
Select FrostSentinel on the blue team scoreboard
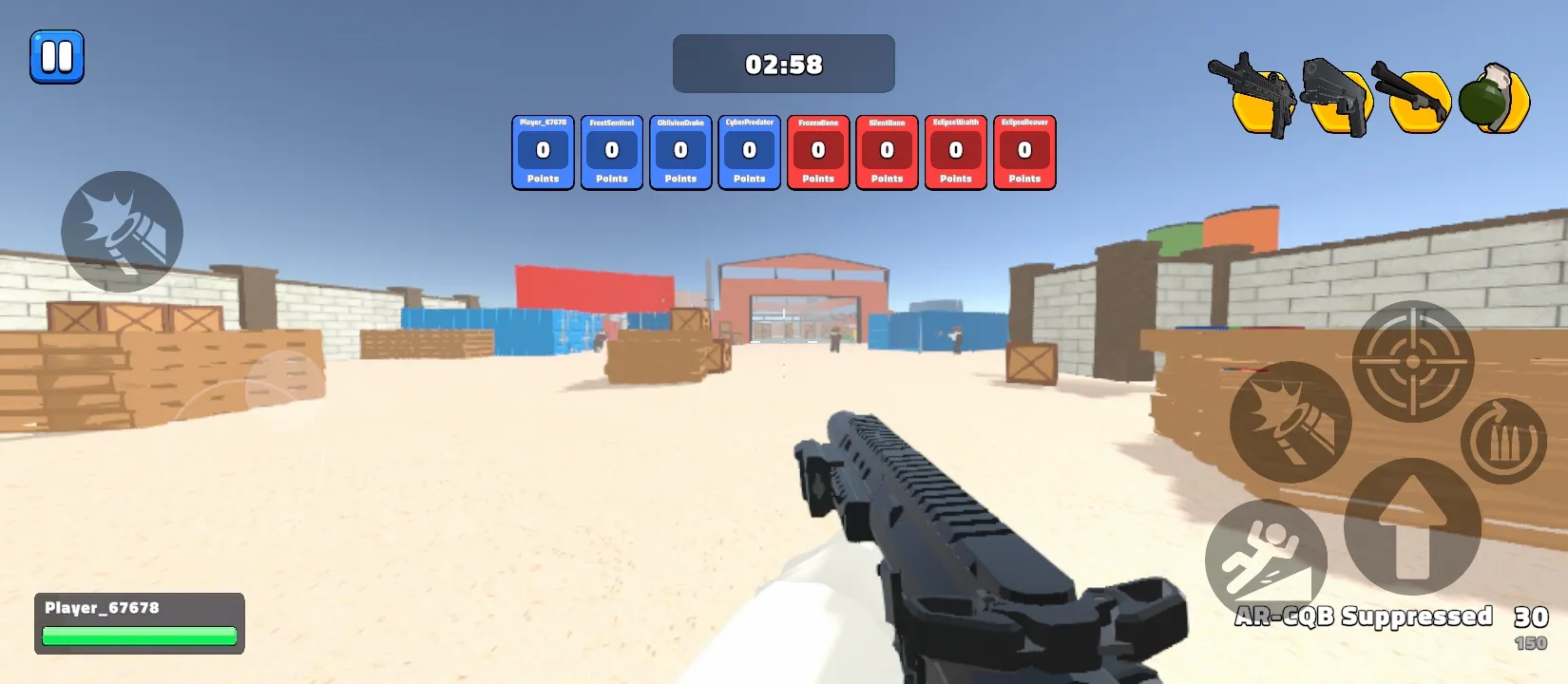tap(611, 152)
